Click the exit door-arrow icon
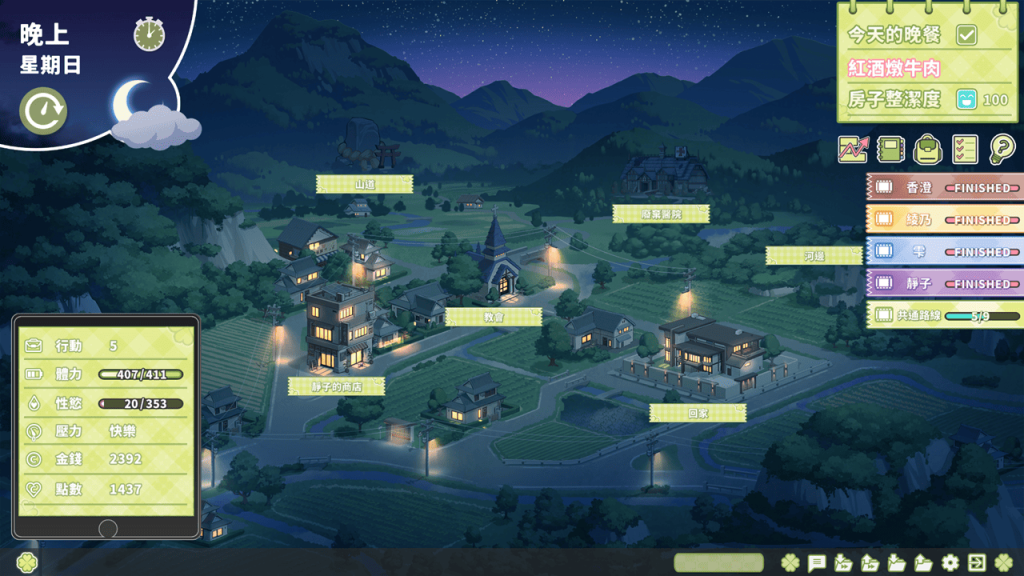1024x576 pixels. [x=977, y=563]
